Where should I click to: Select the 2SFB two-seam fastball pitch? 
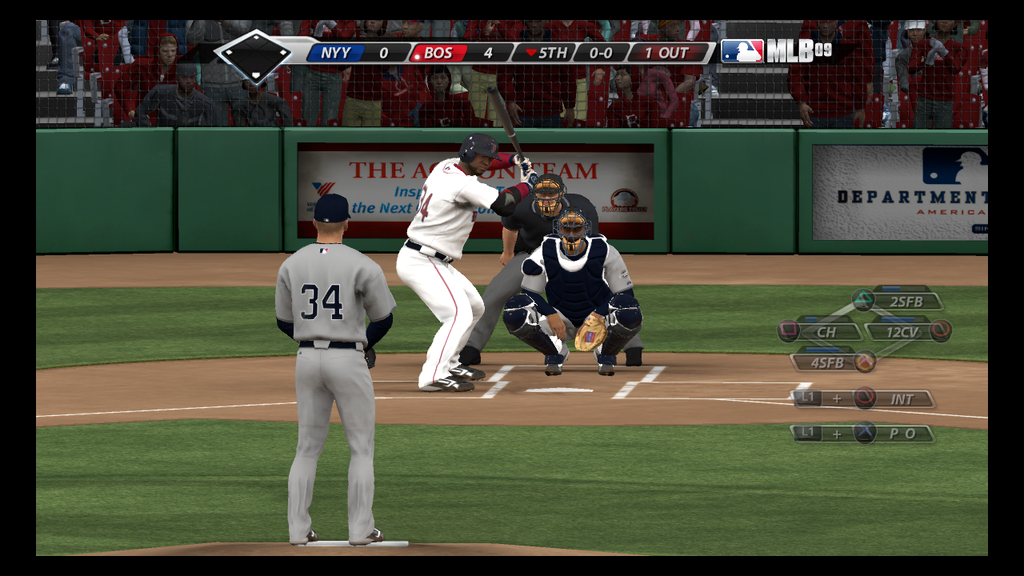(x=904, y=300)
